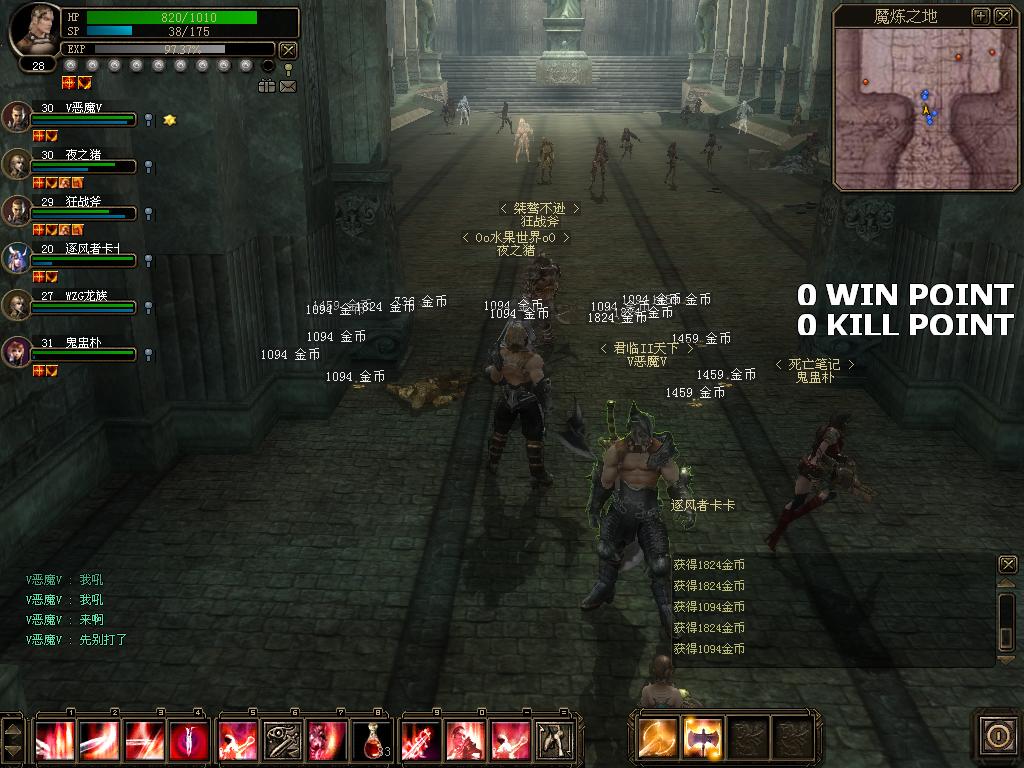This screenshot has width=1024, height=768.
Task: Use the red potion in the hotbar
Action: [x=372, y=740]
